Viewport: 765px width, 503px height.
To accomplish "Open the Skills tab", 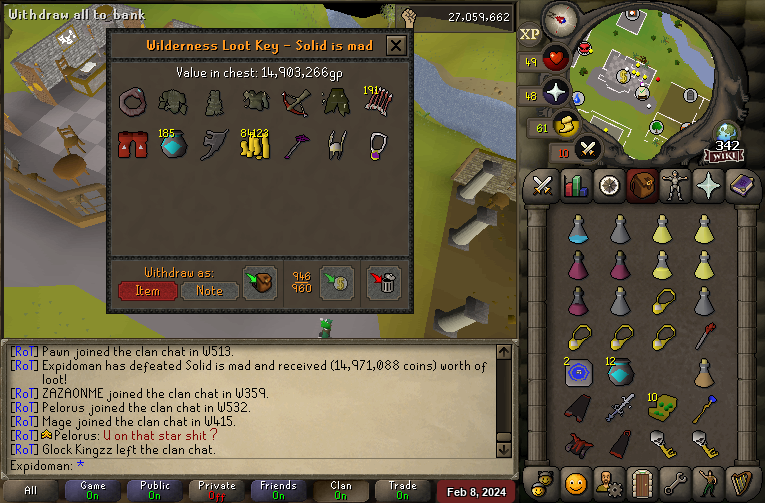I will pyautogui.click(x=575, y=185).
